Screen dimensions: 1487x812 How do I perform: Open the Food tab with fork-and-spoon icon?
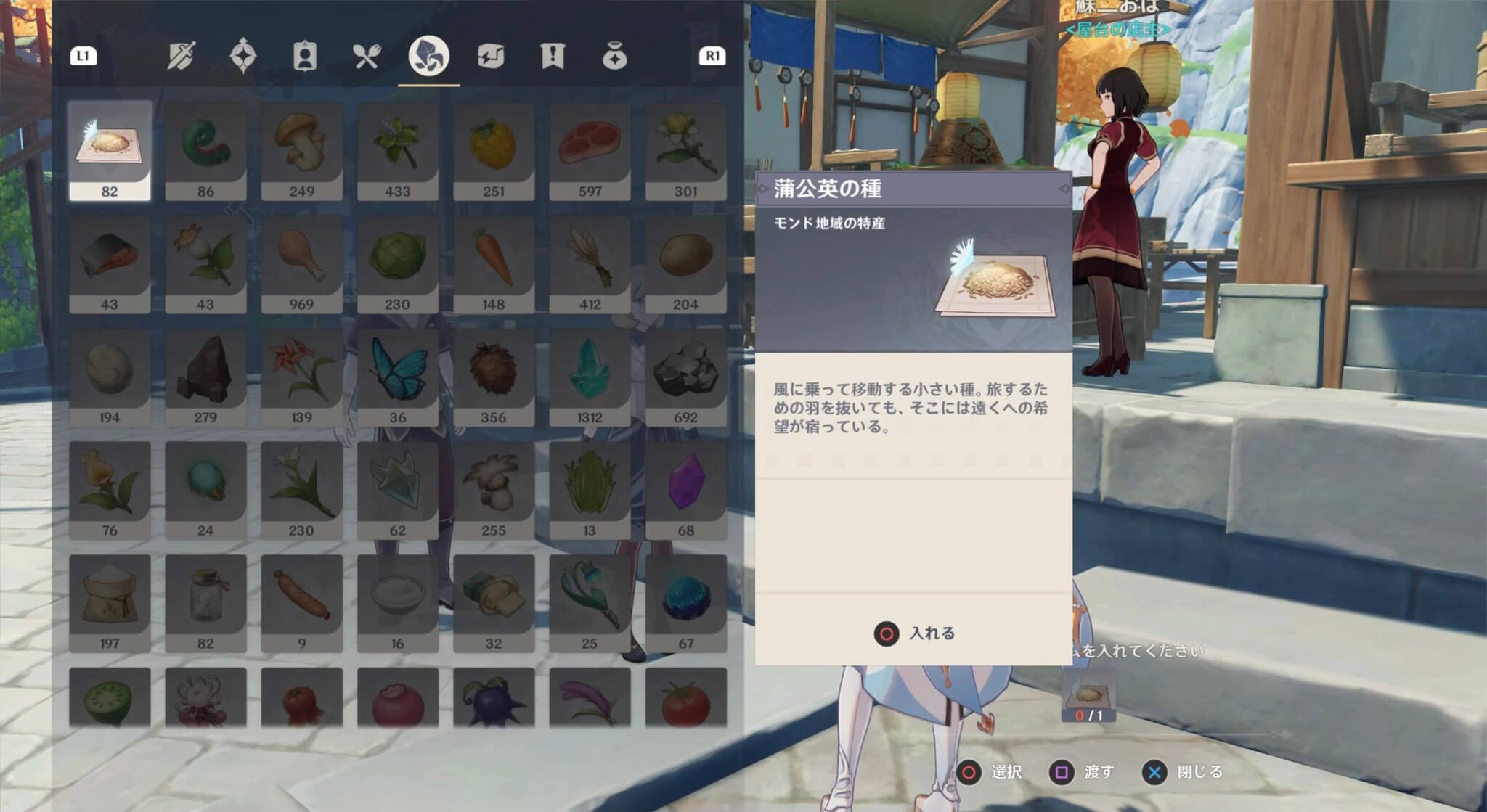[x=367, y=58]
